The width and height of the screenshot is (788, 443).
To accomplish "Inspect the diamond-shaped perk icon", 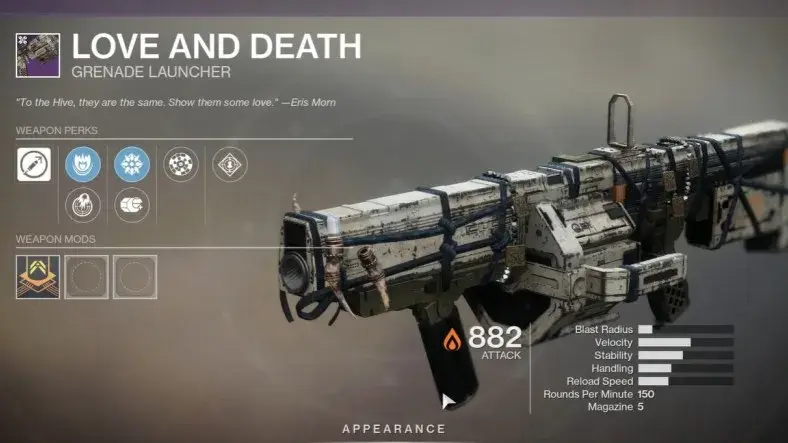I will [230, 164].
